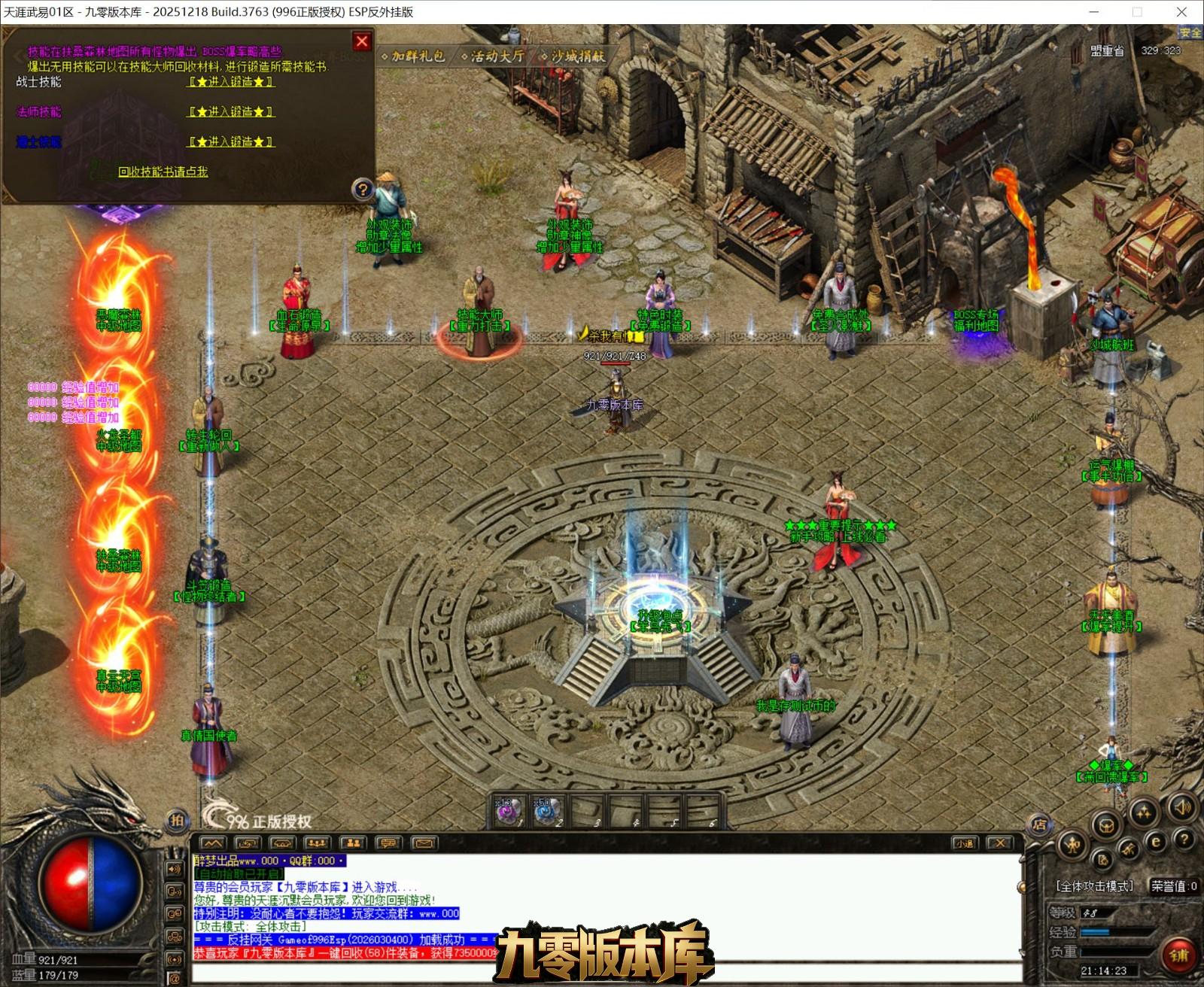This screenshot has width=1204, height=987.
Task: Use the purple potion in hotbar slot 1
Action: (x=507, y=812)
